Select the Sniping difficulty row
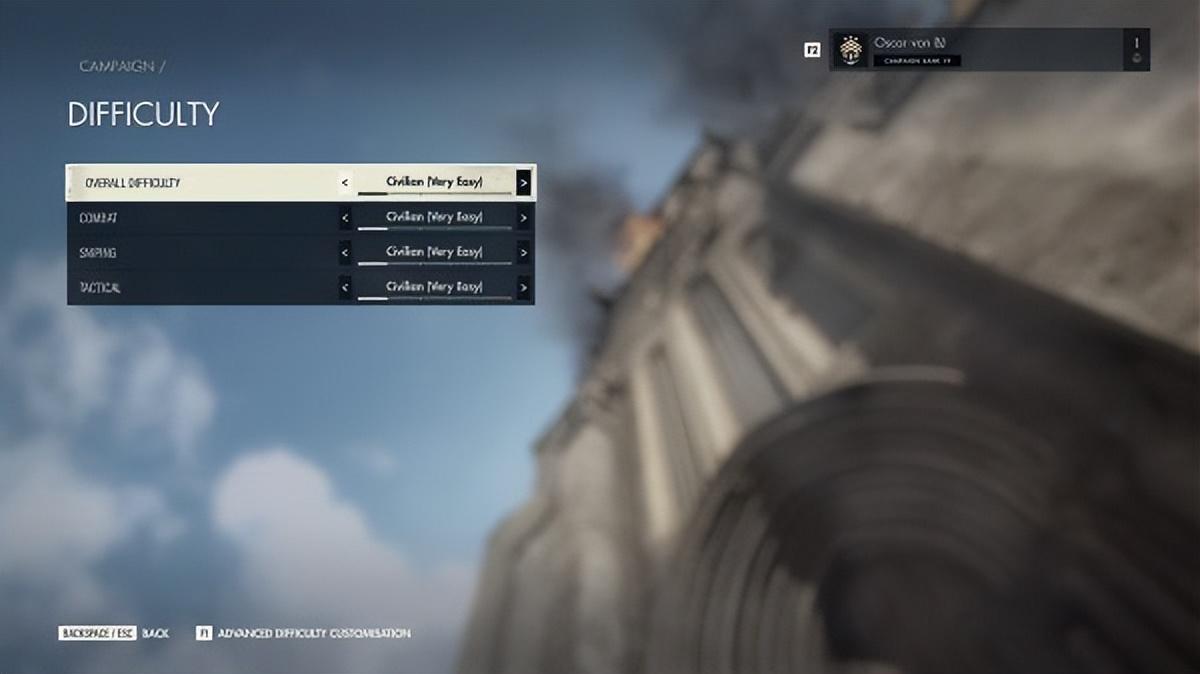The height and width of the screenshot is (674, 1200). (x=200, y=253)
